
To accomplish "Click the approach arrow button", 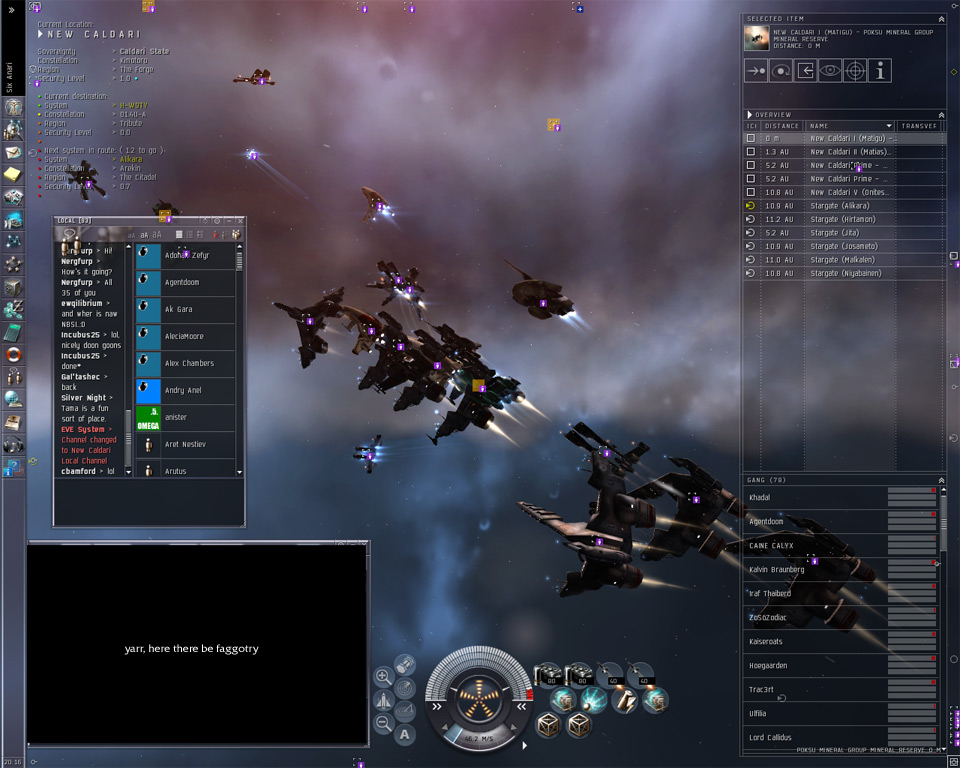I will tap(756, 71).
